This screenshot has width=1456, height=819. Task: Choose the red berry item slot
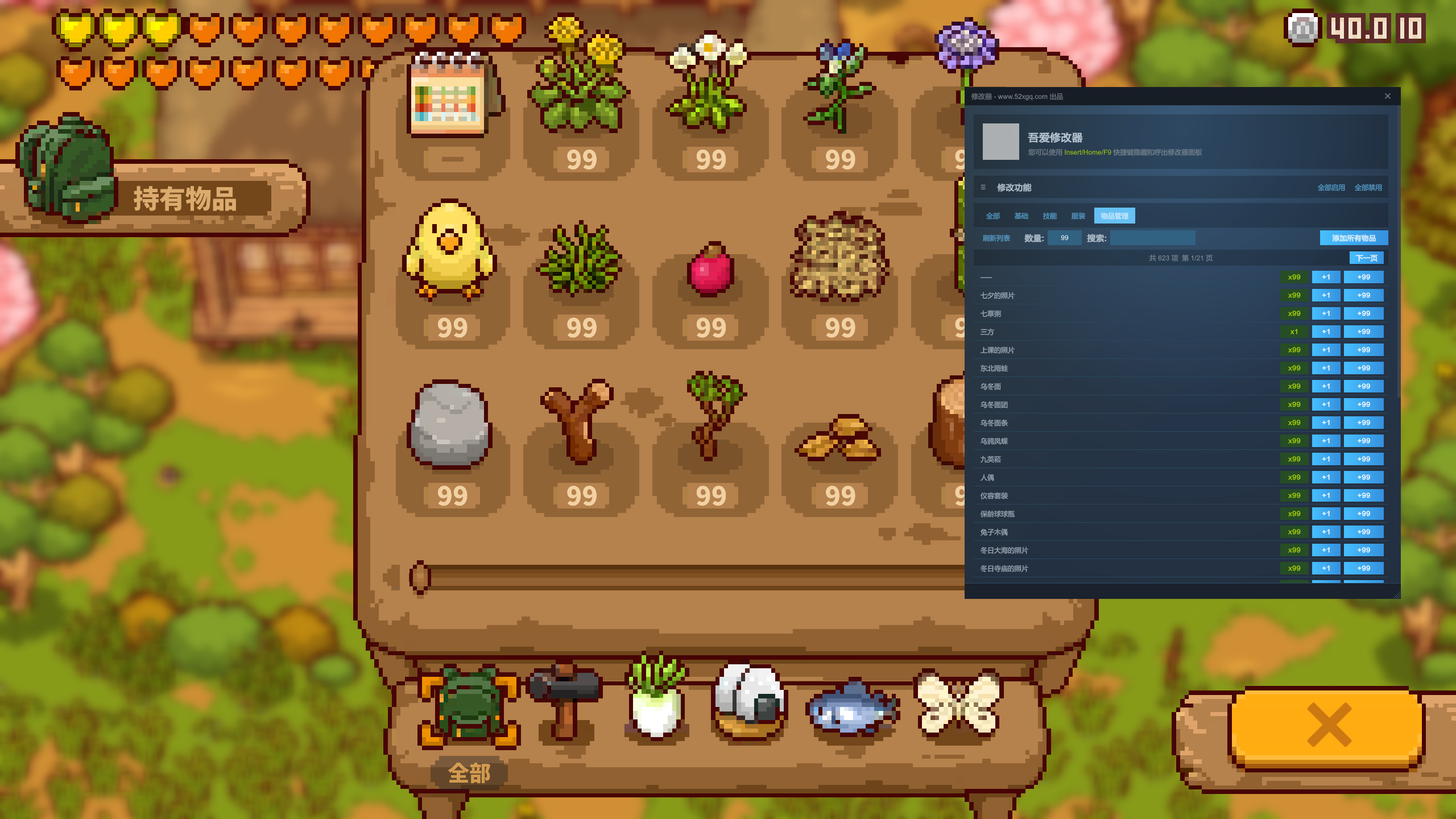coord(710,272)
